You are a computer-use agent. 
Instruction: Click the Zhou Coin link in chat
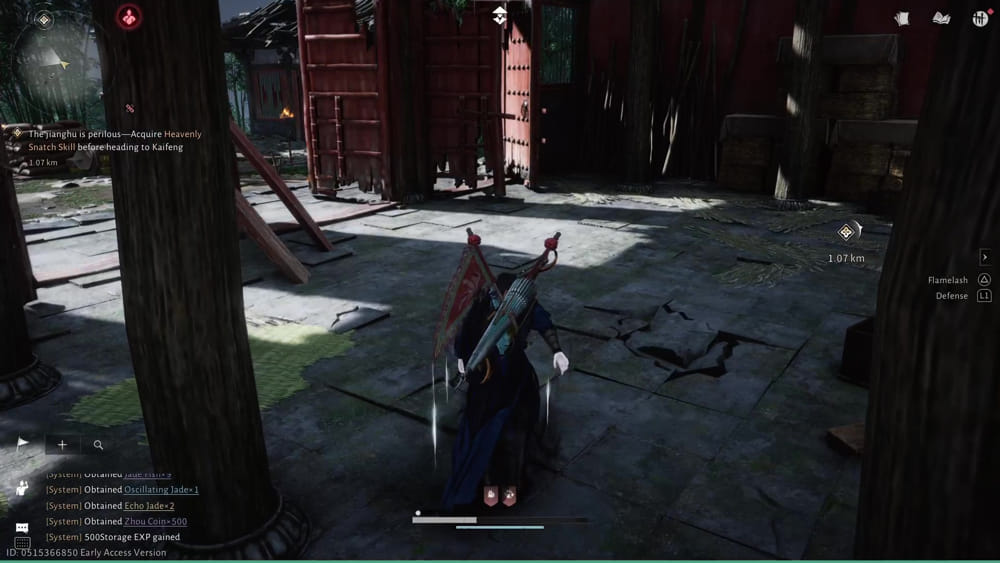coord(155,521)
